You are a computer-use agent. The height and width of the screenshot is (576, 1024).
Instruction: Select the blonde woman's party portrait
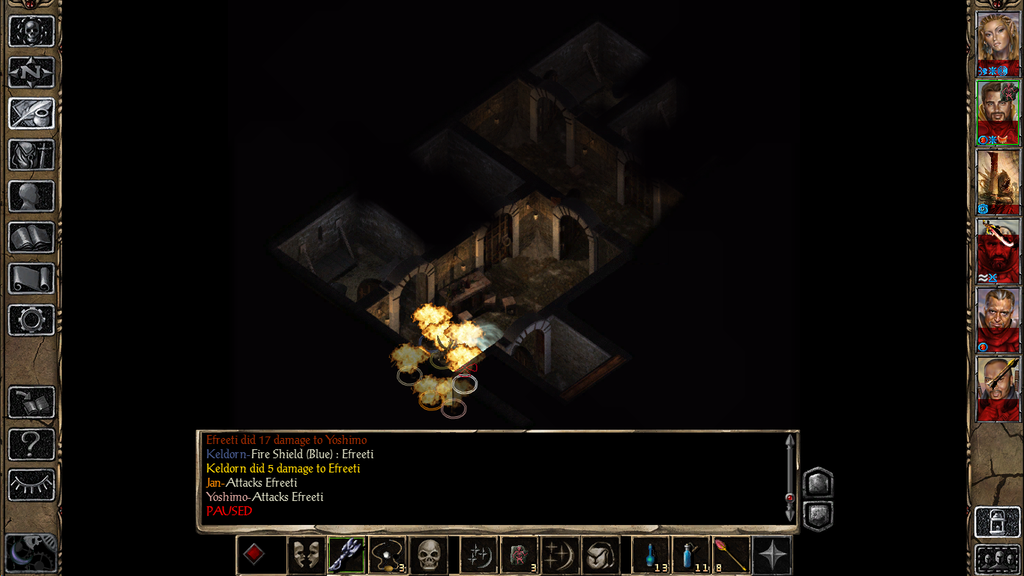(997, 42)
